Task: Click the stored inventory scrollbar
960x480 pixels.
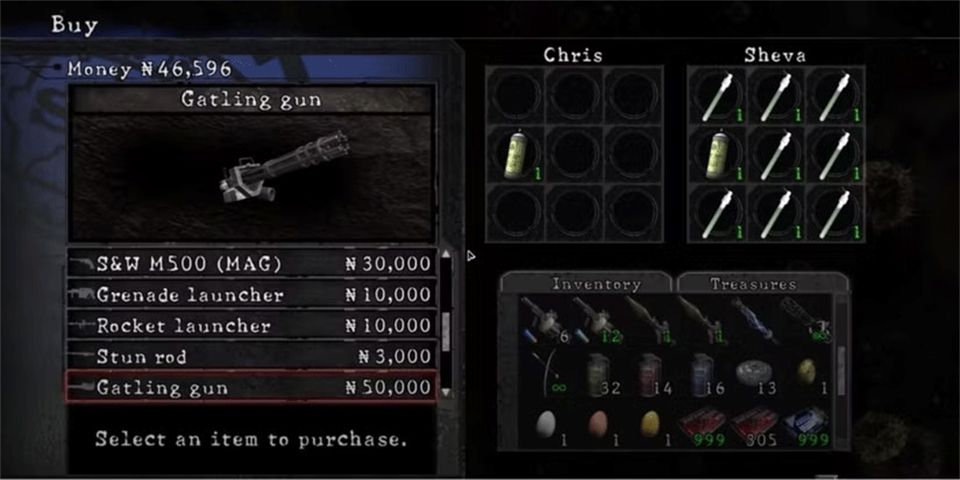Action: (x=842, y=357)
